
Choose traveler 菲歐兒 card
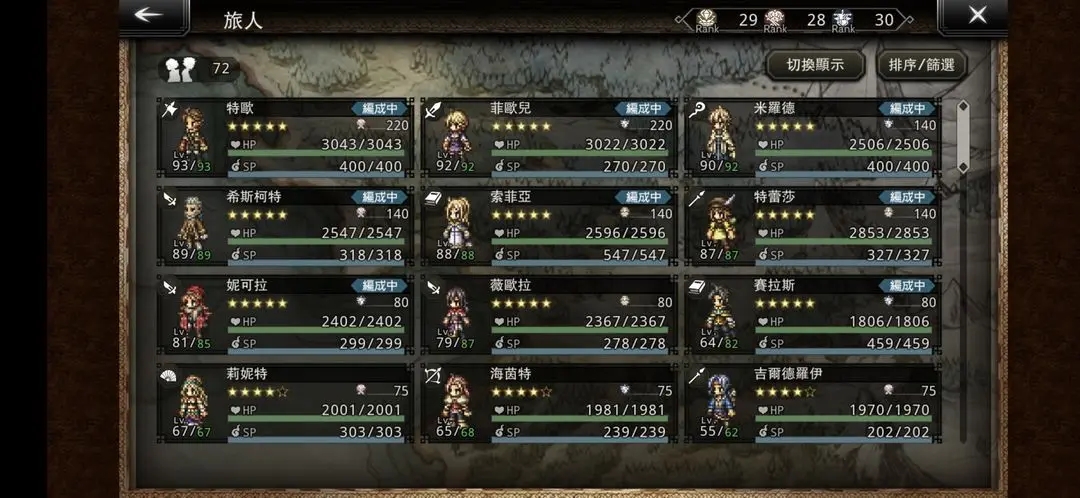pyautogui.click(x=549, y=137)
